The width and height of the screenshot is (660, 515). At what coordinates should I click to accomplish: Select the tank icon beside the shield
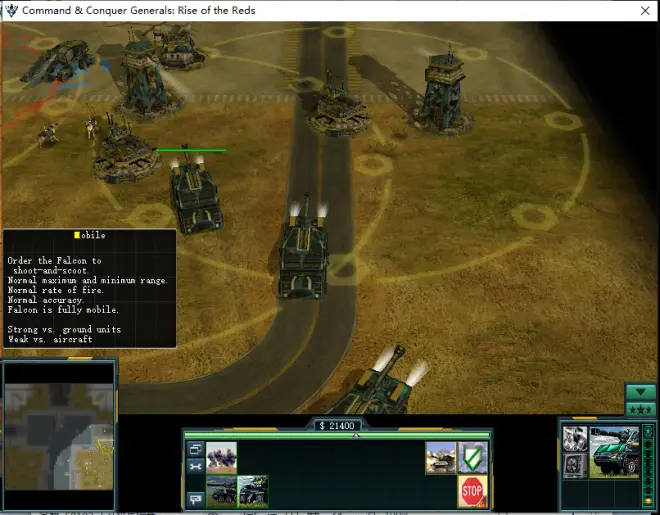pyautogui.click(x=441, y=457)
